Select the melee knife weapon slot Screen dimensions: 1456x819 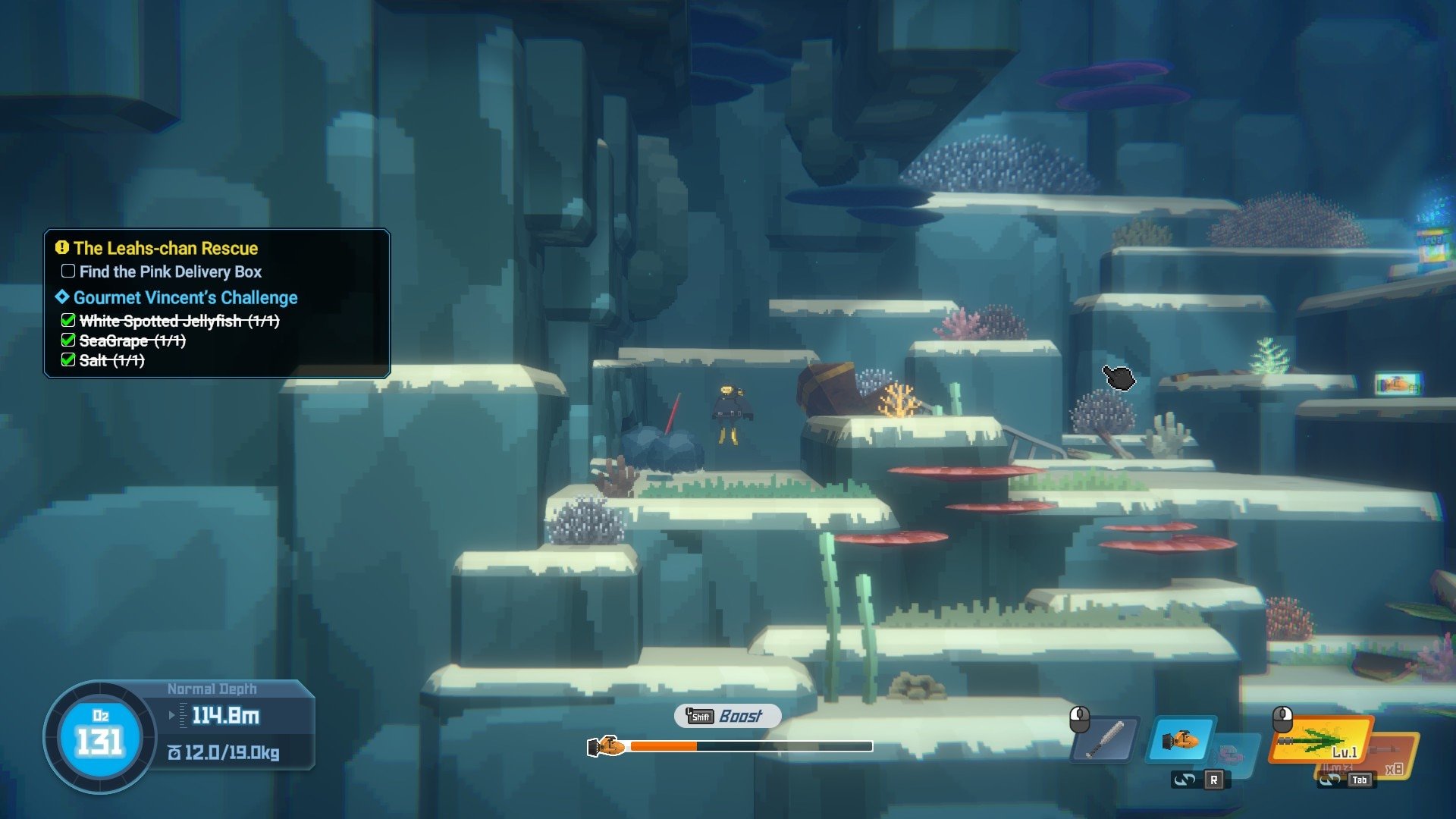(1106, 739)
